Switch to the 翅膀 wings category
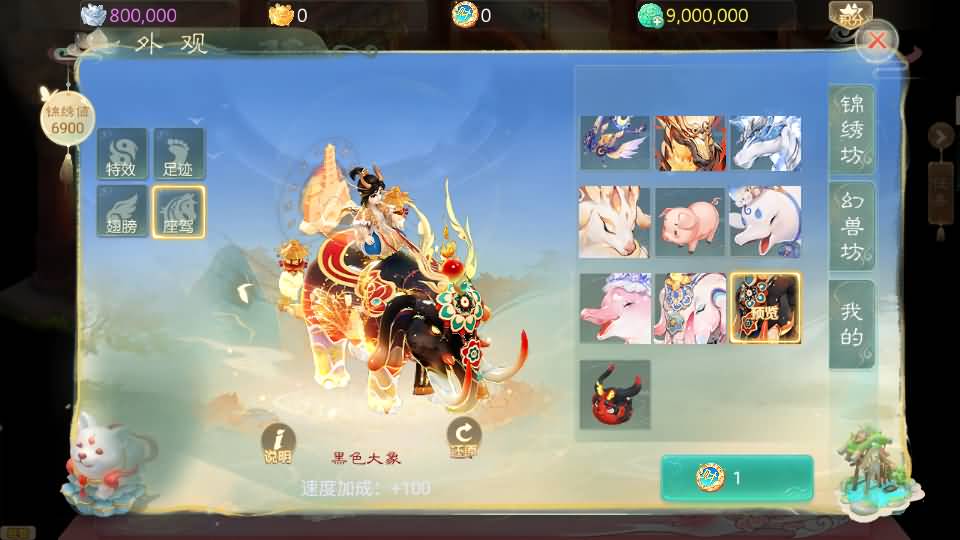Screen dimensions: 960x540 pos(123,211)
